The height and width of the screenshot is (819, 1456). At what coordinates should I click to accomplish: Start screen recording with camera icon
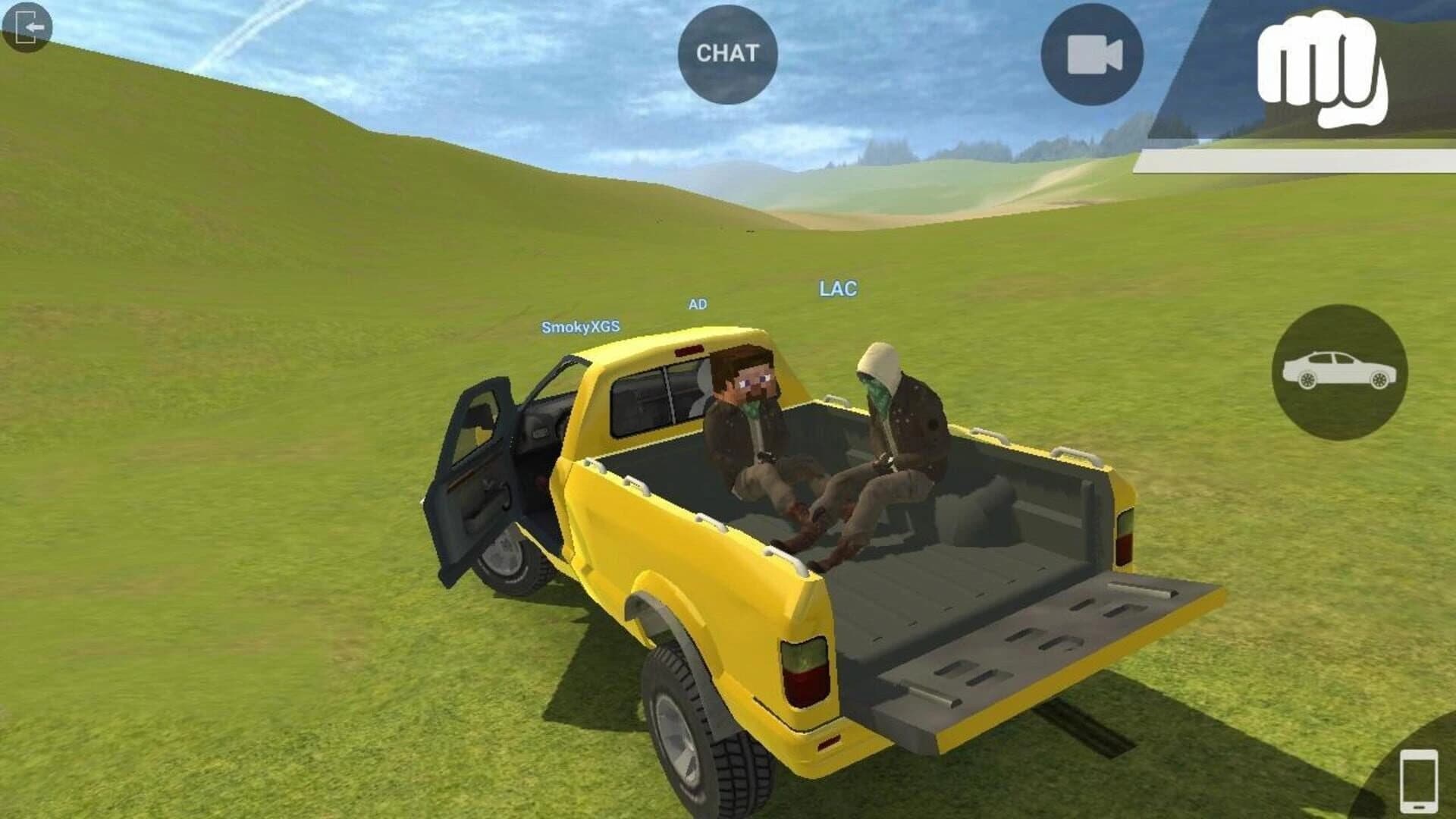tap(1092, 53)
